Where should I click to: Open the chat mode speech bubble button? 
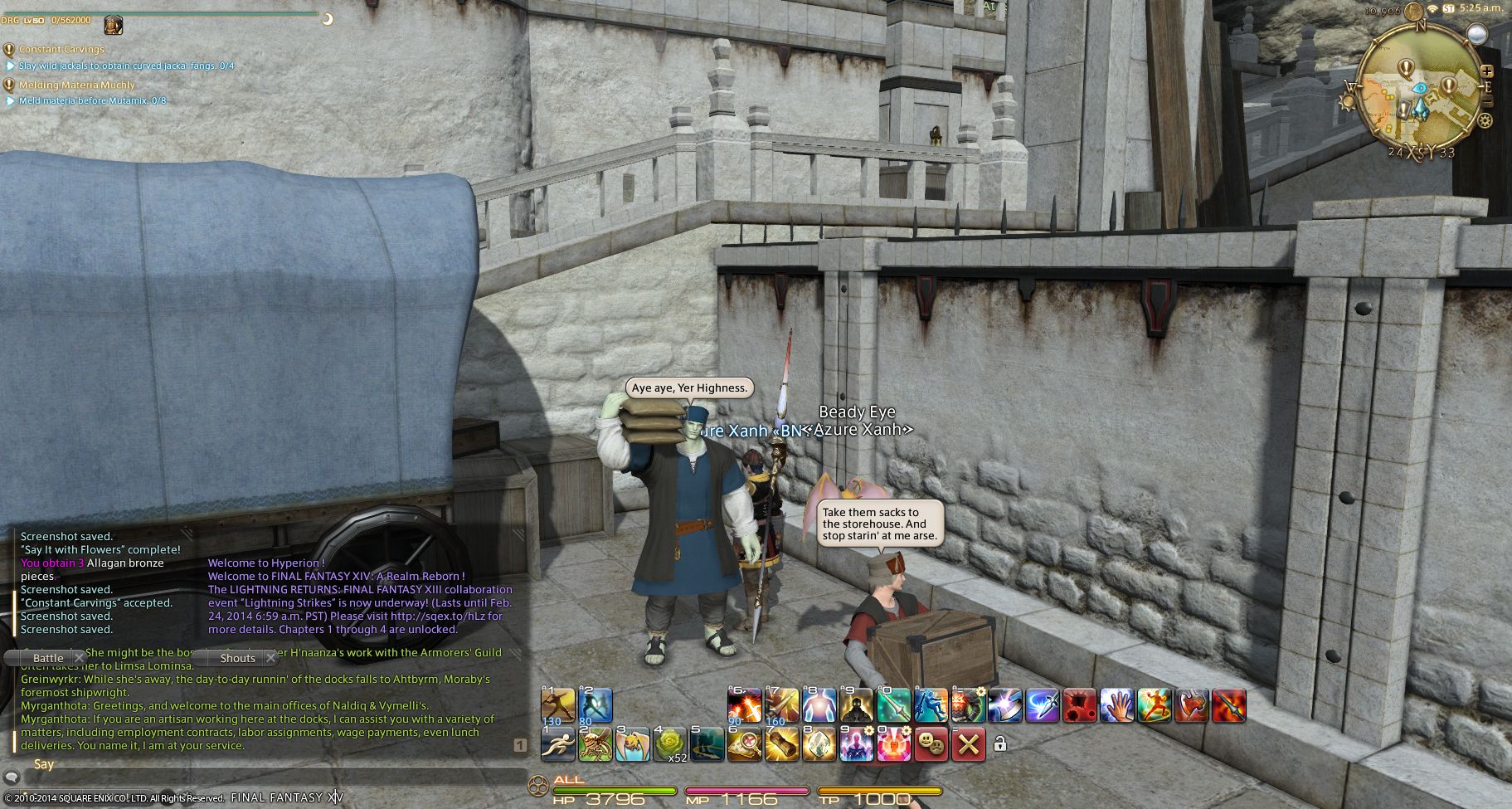12,777
